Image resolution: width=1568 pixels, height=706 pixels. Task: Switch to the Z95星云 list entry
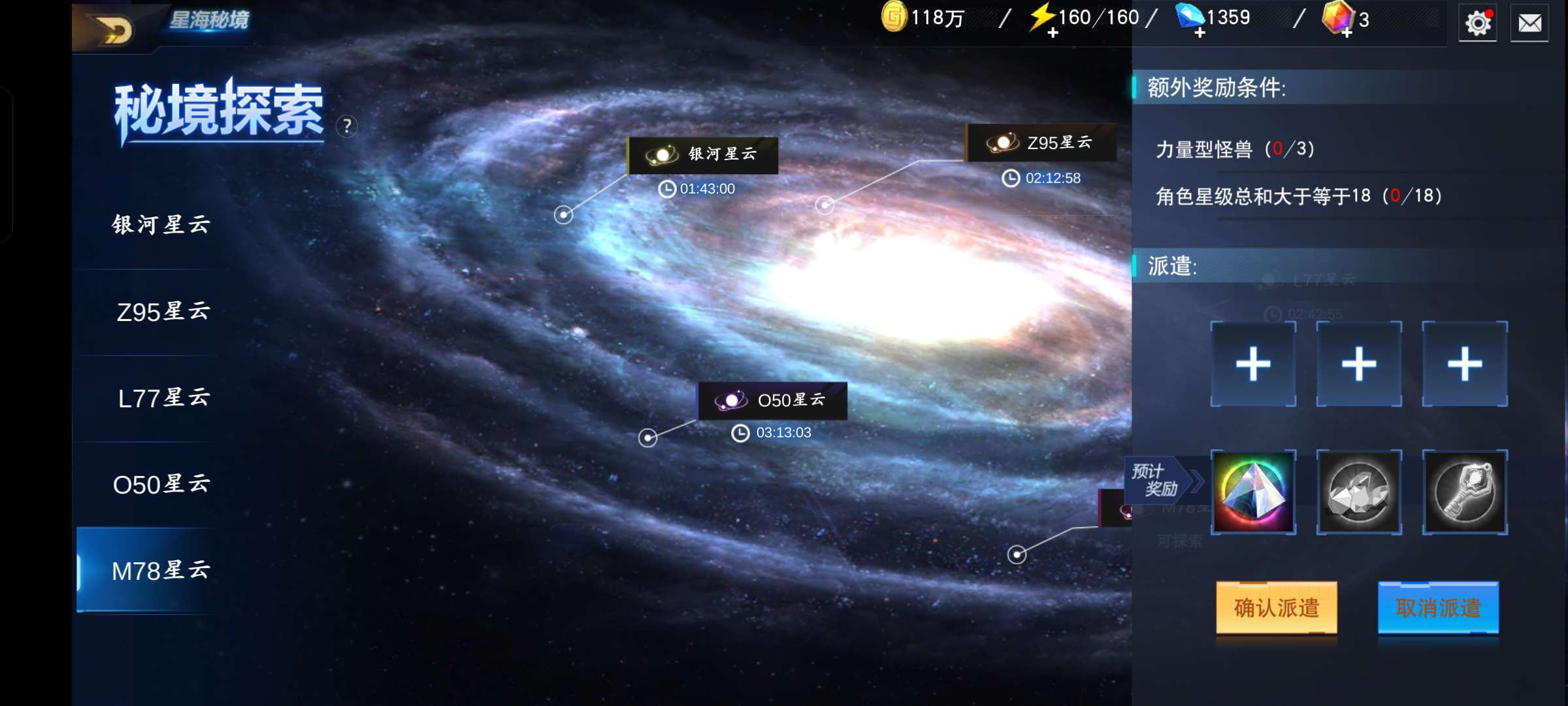pyautogui.click(x=163, y=311)
